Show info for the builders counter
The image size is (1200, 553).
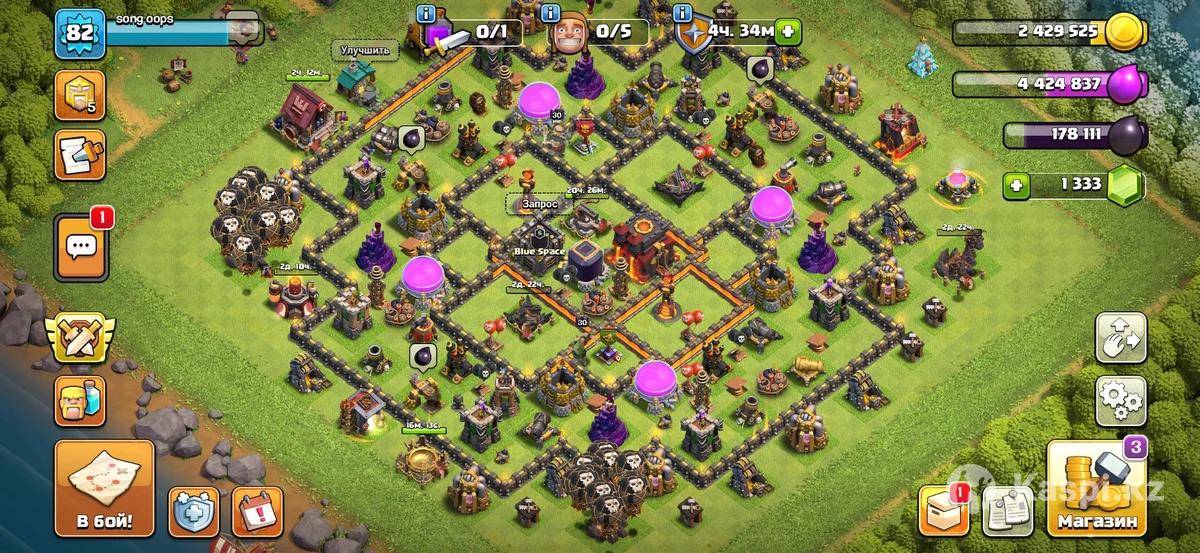pyautogui.click(x=549, y=13)
